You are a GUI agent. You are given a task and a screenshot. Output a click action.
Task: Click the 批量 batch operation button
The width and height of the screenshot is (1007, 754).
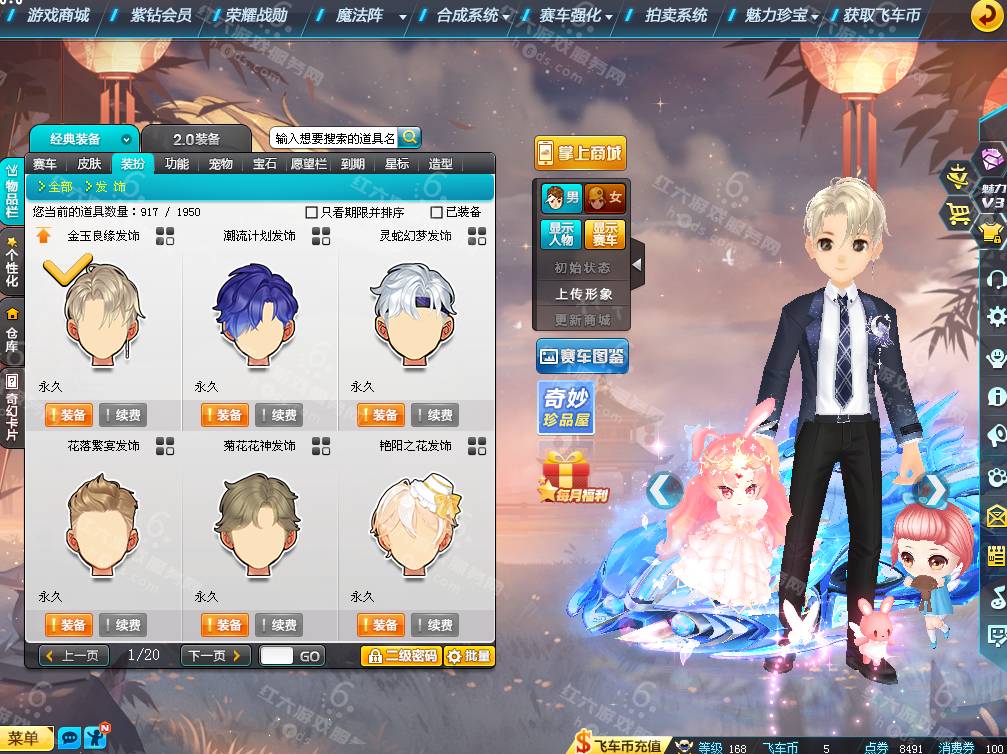pos(469,656)
